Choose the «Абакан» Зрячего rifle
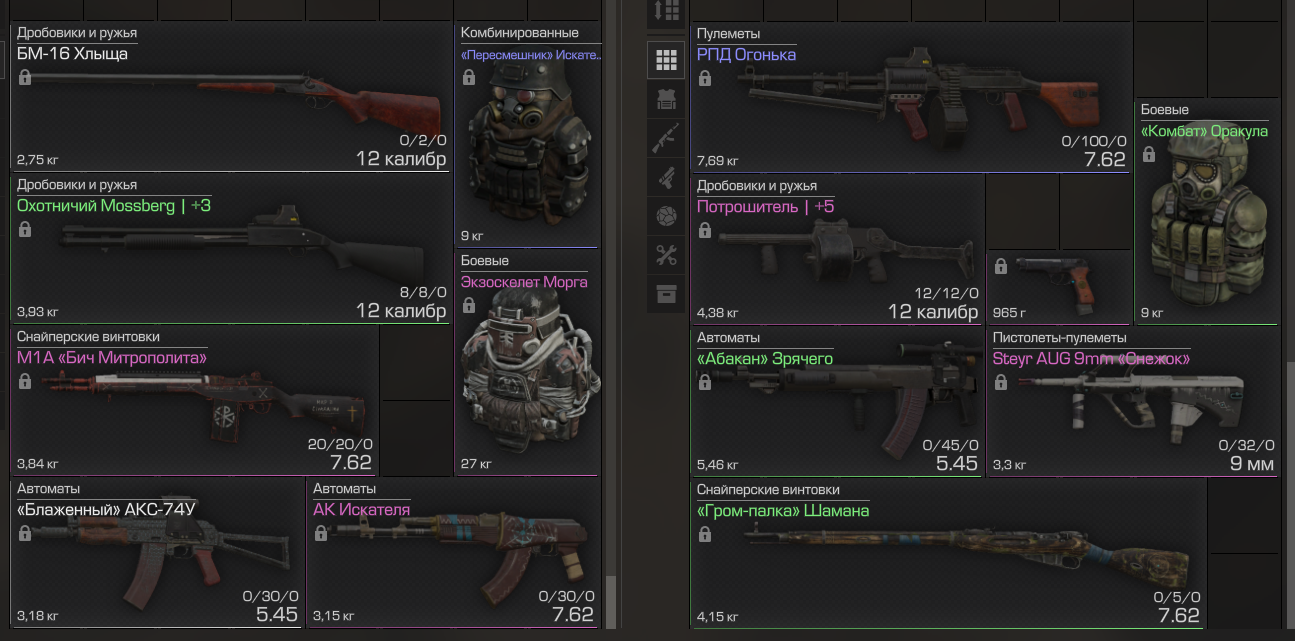Viewport: 1295px width, 641px height. click(836, 402)
